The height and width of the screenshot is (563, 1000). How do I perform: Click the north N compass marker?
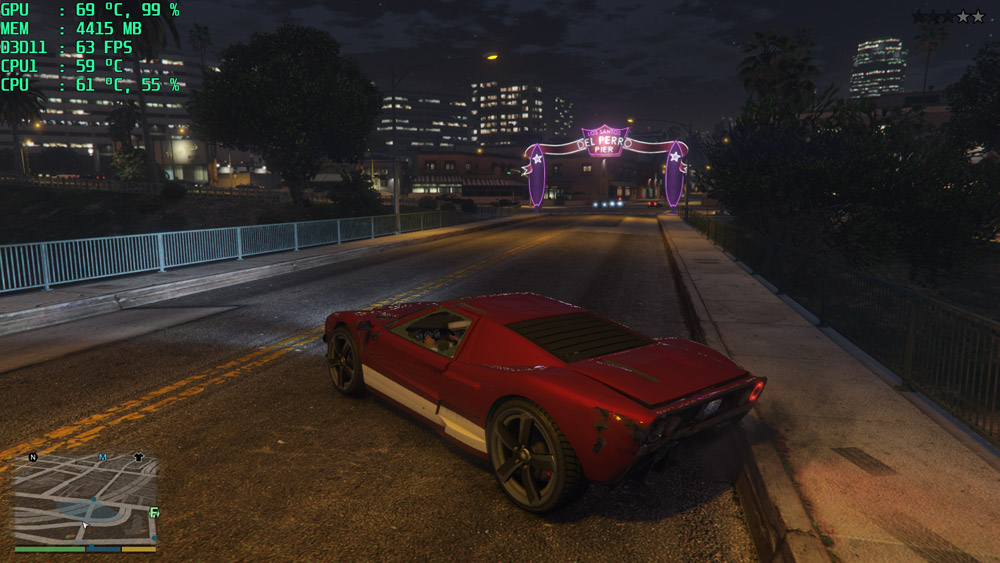[33, 457]
